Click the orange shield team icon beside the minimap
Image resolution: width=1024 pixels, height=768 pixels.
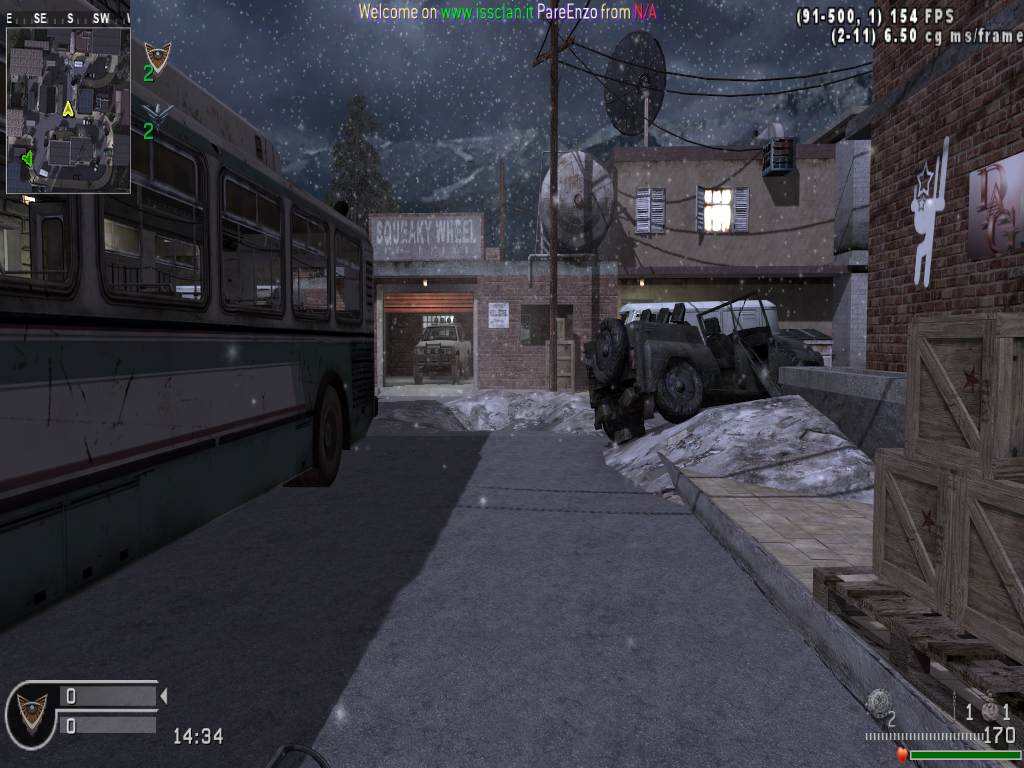(157, 54)
